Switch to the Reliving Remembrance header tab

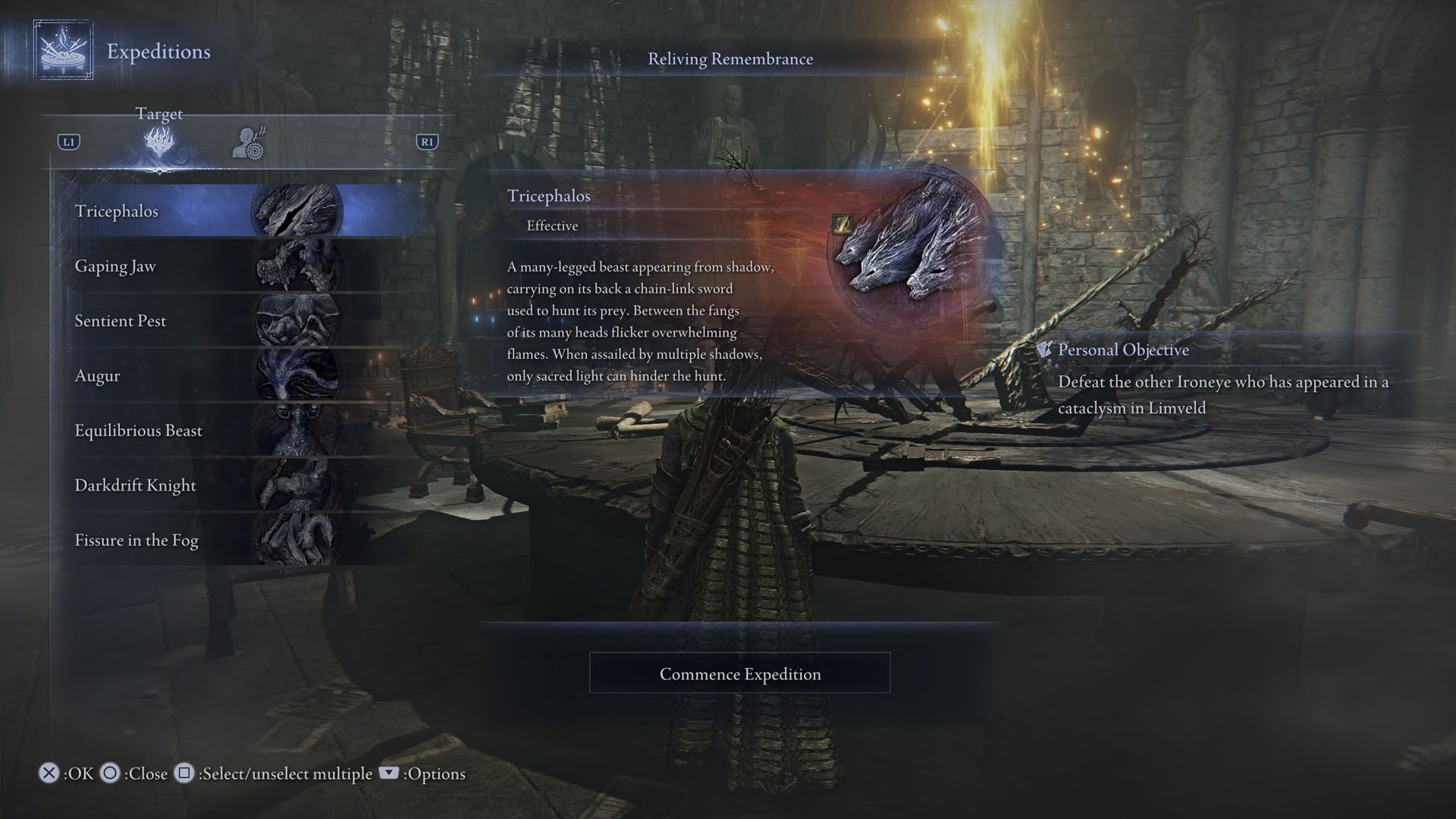click(730, 58)
